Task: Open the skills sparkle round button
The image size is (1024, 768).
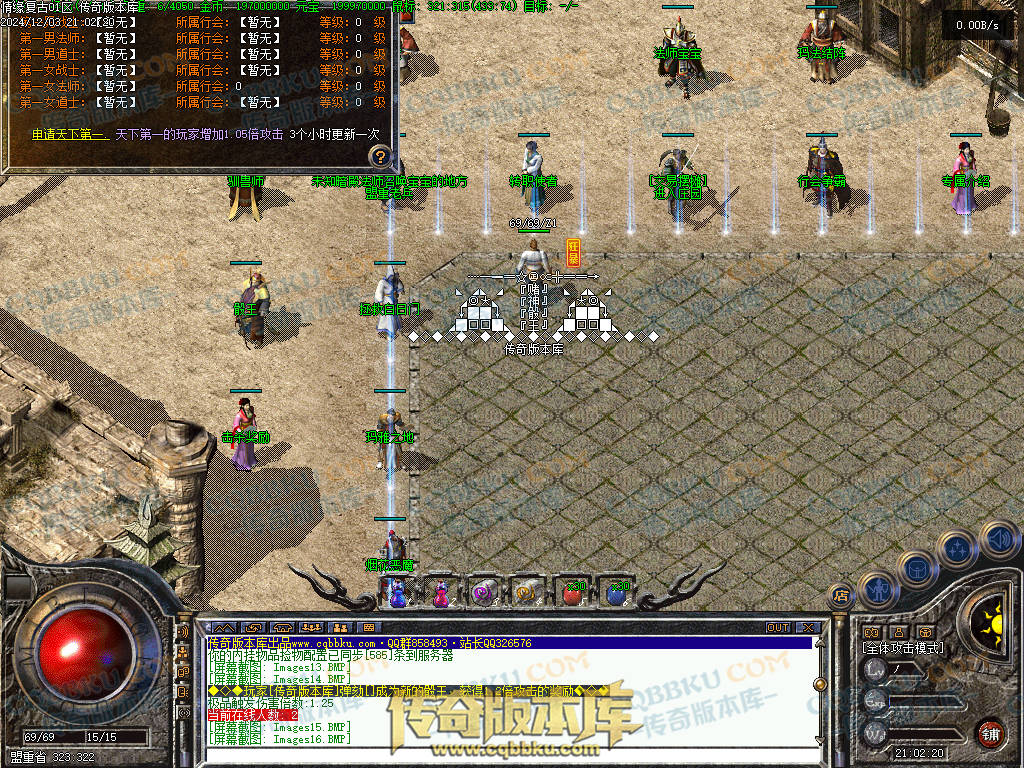Action: (x=958, y=547)
